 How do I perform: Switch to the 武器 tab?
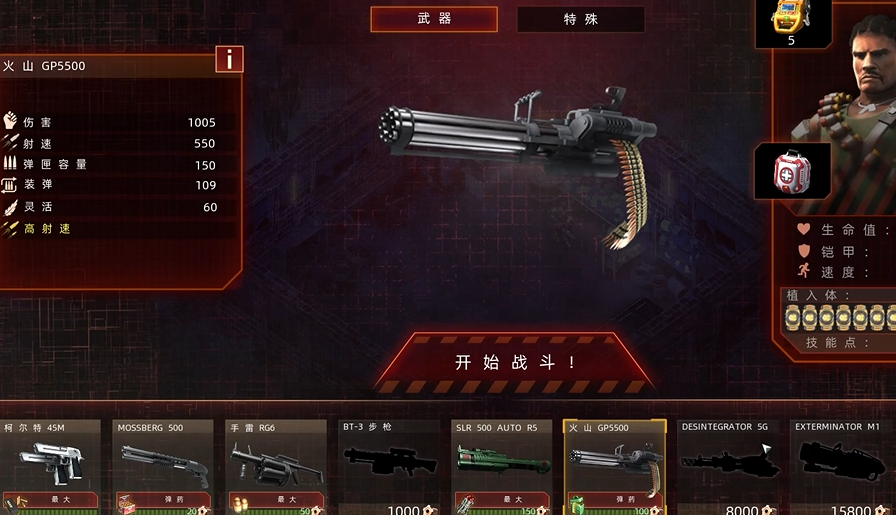434,19
